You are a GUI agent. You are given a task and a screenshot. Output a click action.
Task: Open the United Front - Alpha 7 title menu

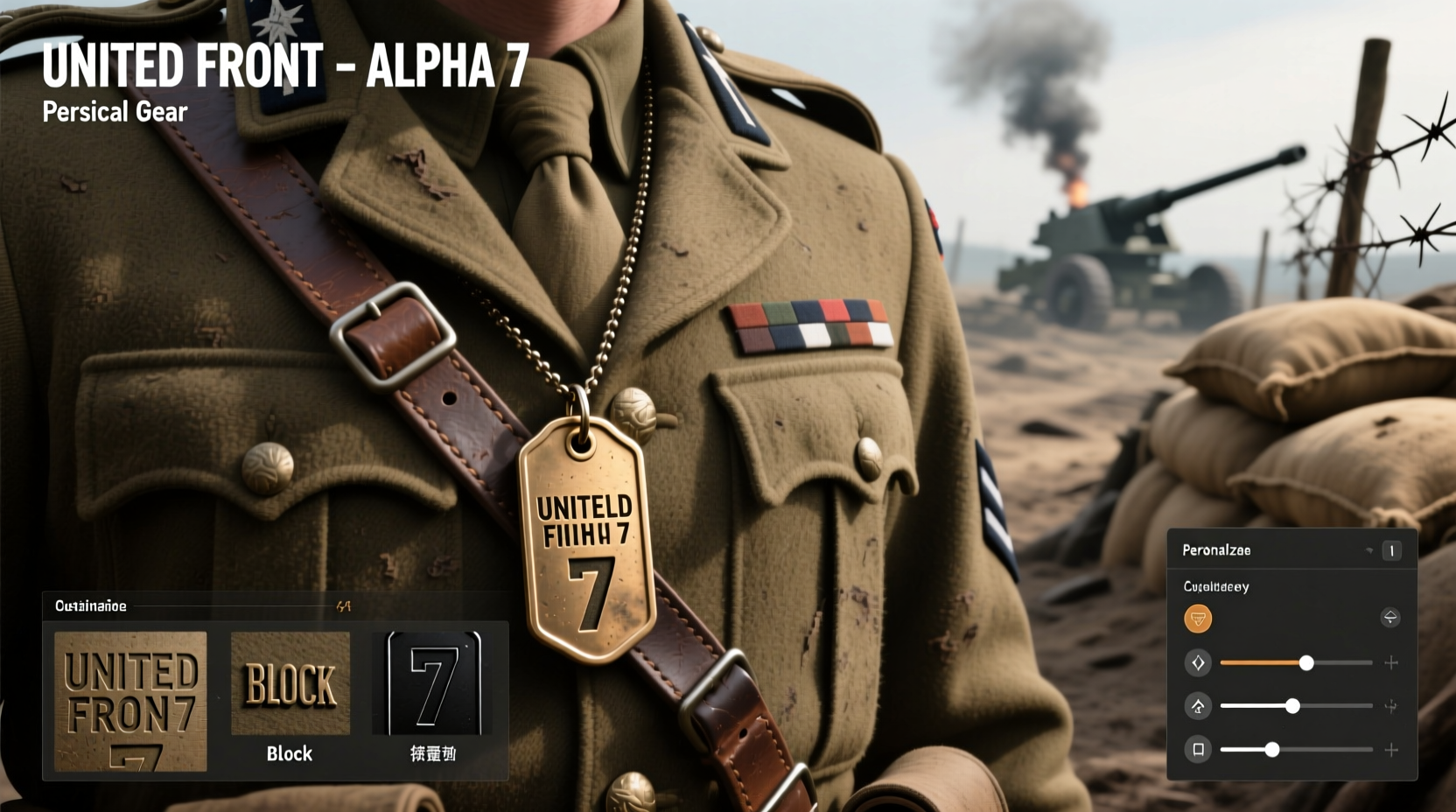click(285, 64)
